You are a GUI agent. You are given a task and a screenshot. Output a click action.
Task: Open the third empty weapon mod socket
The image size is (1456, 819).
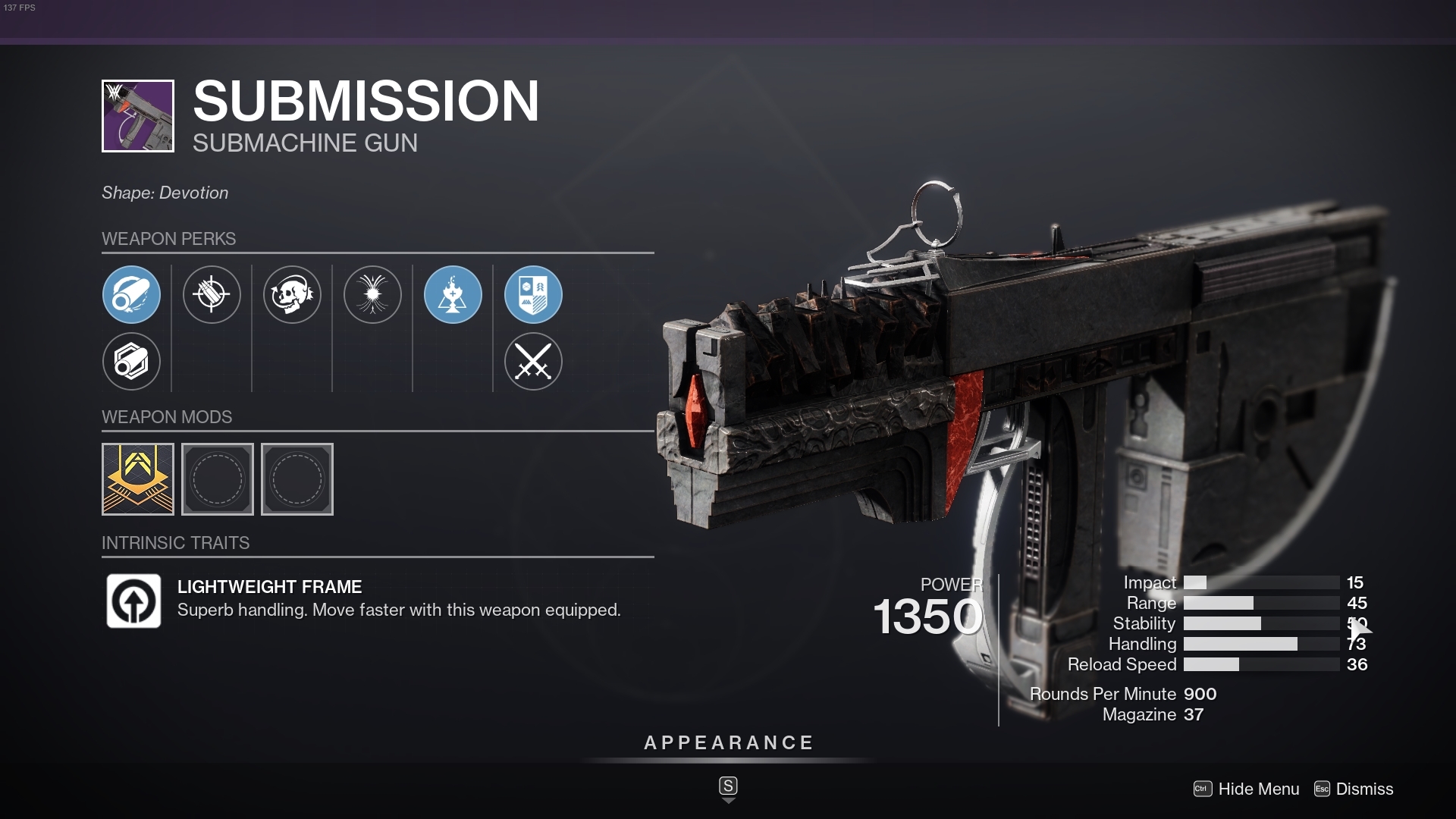point(297,479)
